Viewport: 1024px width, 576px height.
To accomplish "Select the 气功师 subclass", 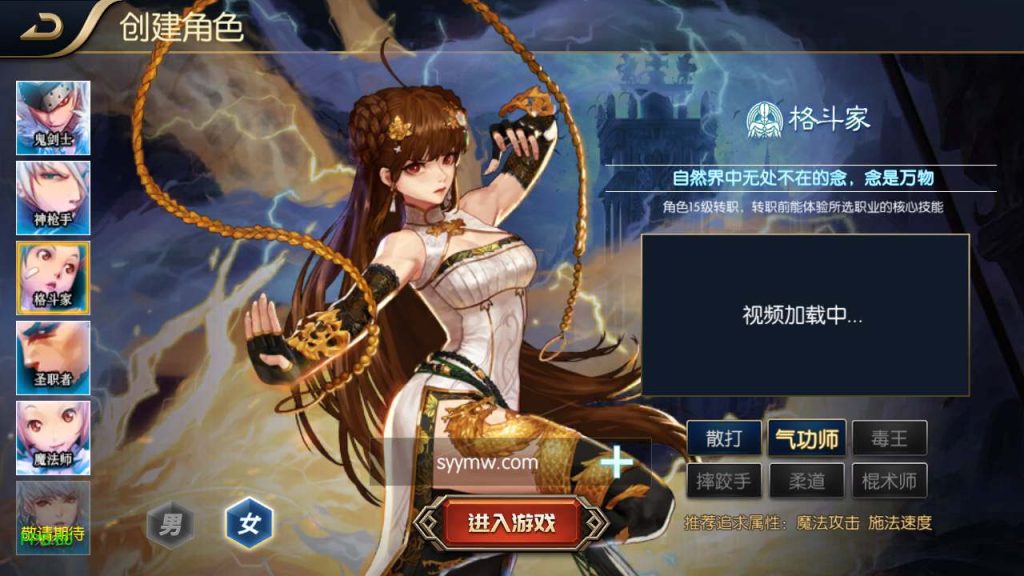I will 806,438.
